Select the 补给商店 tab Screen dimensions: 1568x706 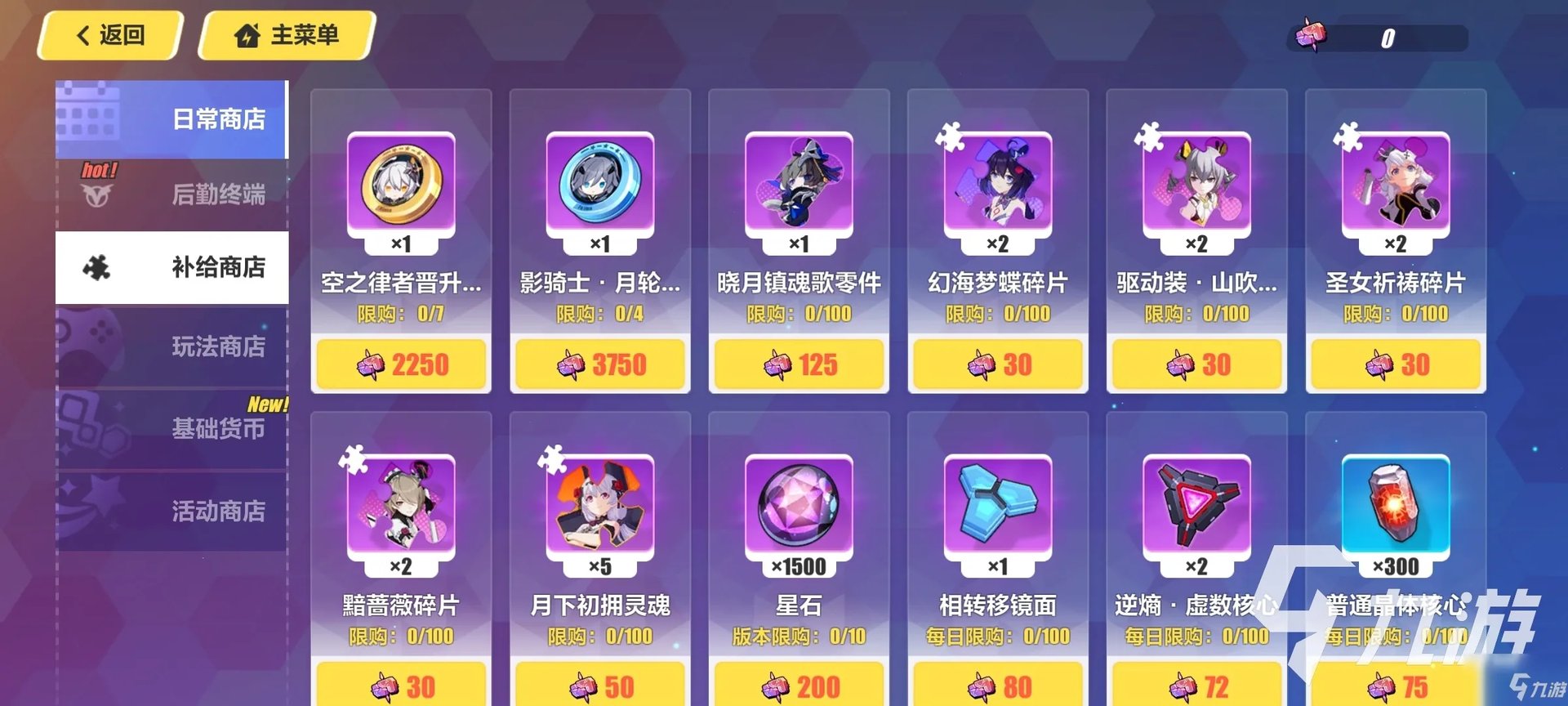(x=172, y=267)
